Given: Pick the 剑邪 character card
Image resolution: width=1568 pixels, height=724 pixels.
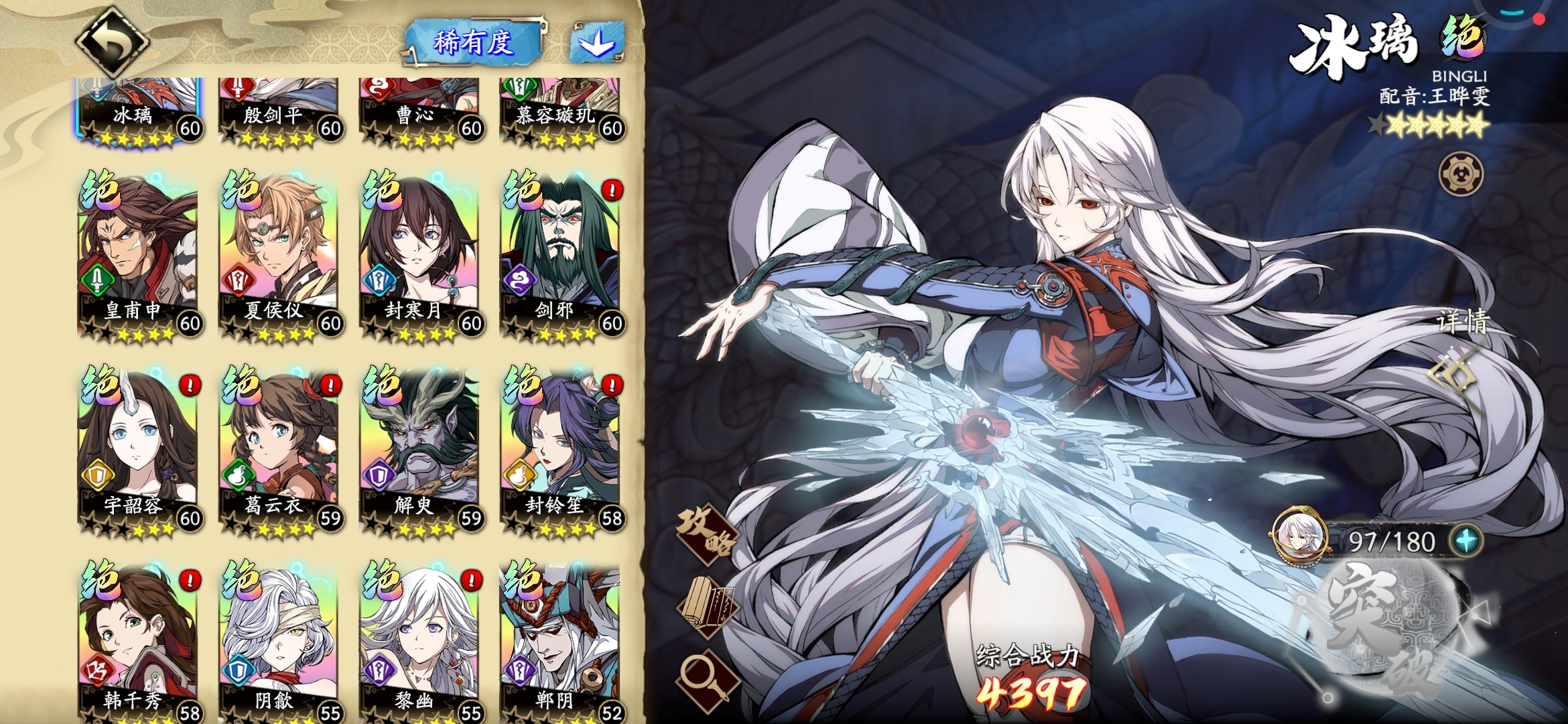Looking at the screenshot, I should [562, 255].
